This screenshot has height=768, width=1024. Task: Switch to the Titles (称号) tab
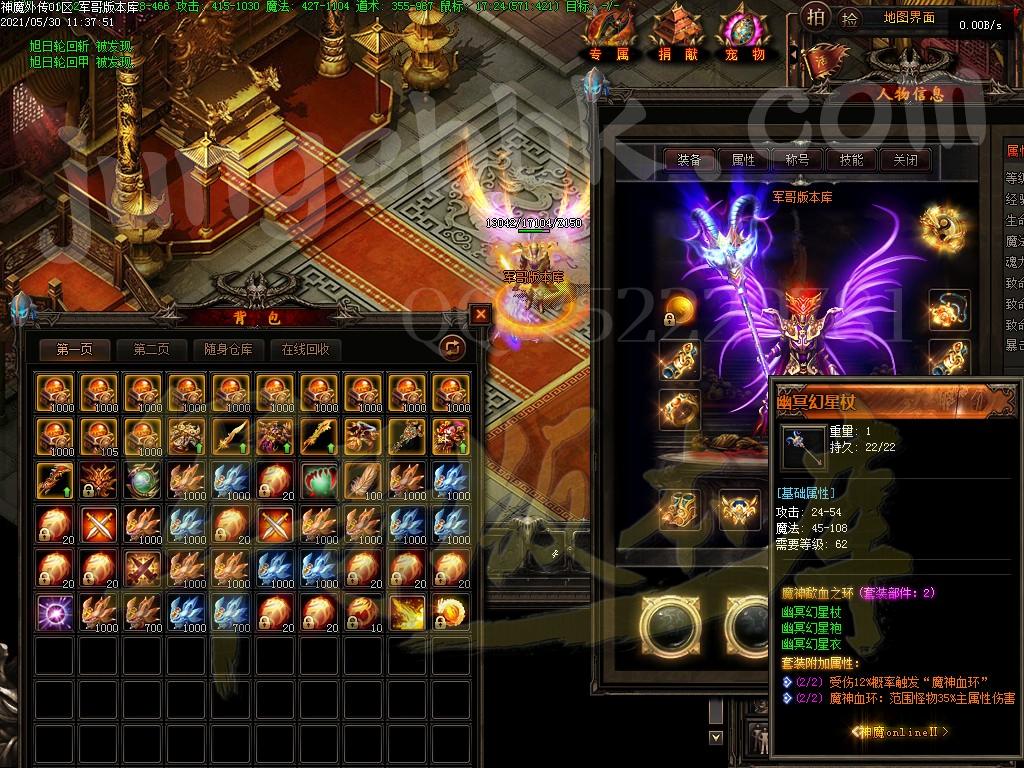click(x=797, y=159)
